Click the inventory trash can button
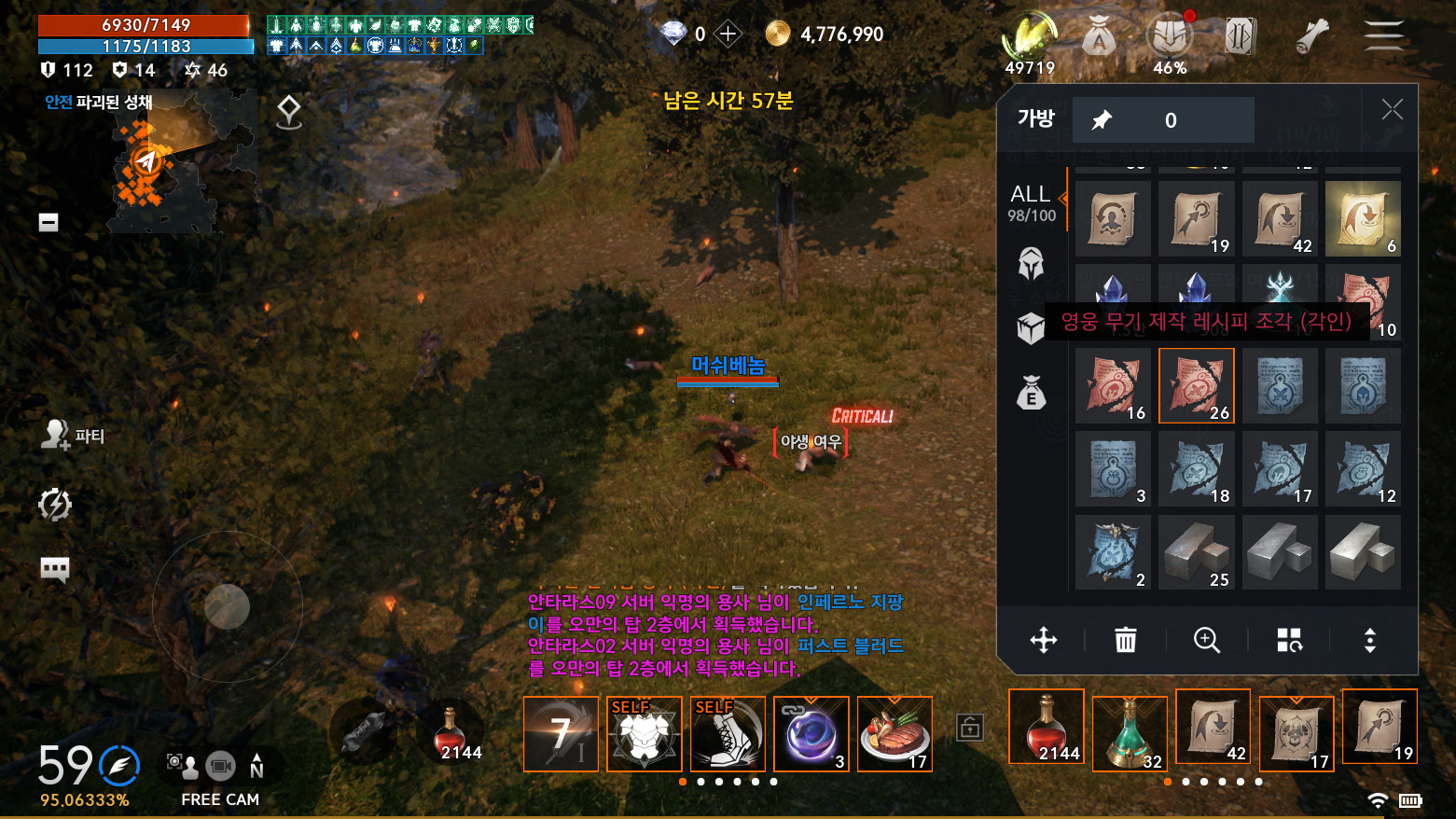Image resolution: width=1456 pixels, height=819 pixels. 1126,640
